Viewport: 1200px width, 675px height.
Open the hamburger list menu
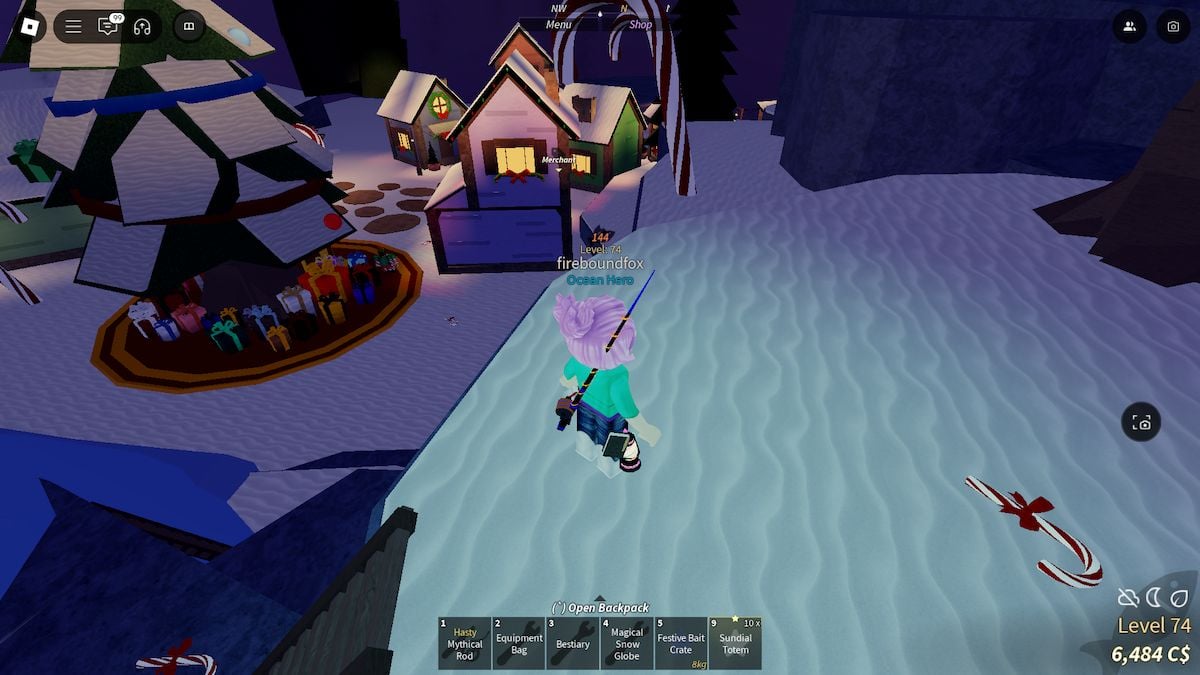click(73, 27)
